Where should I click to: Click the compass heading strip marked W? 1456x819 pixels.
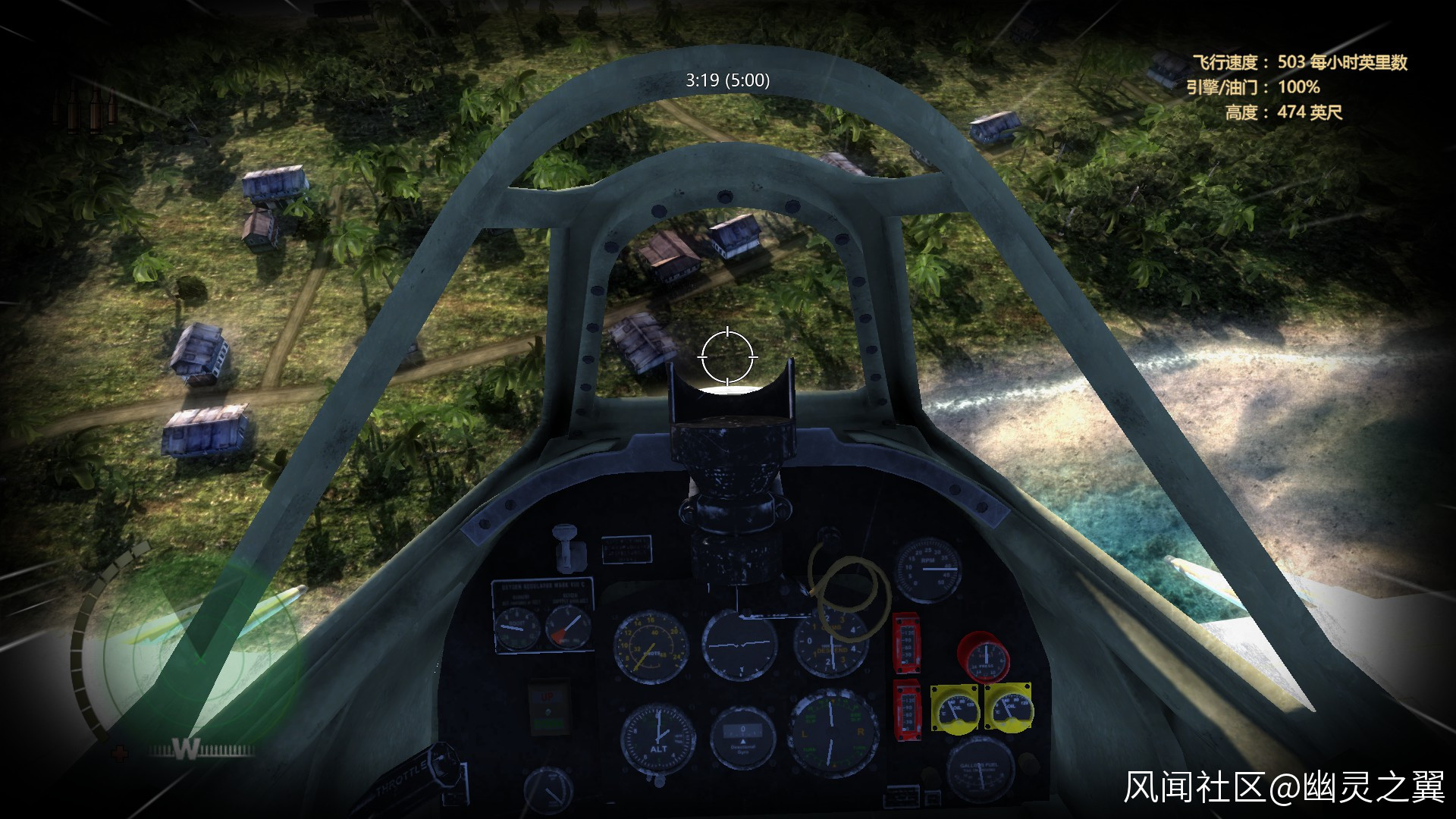pyautogui.click(x=201, y=750)
